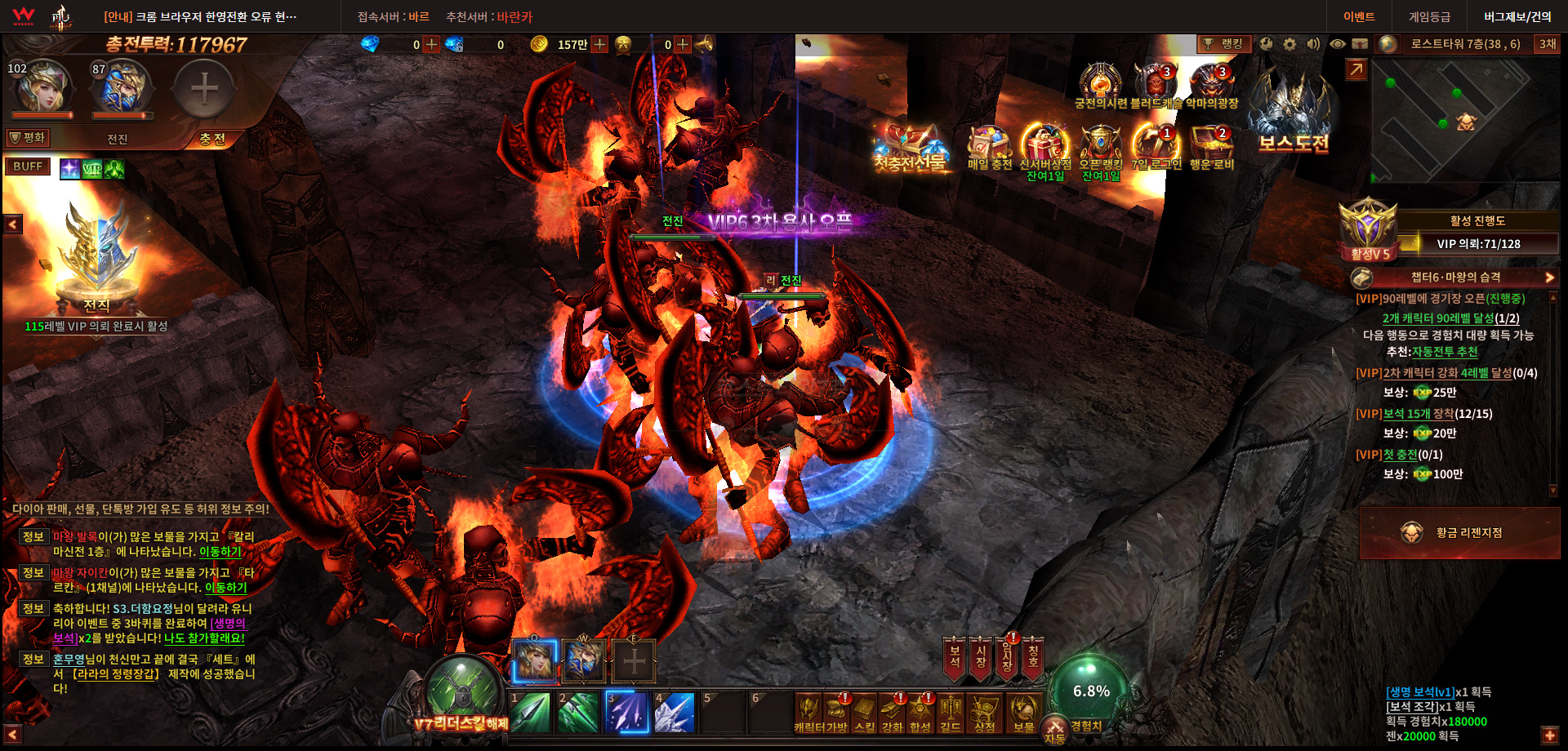This screenshot has width=1568, height=751.
Task: Open the 칭호 title banner
Action: [1033, 657]
